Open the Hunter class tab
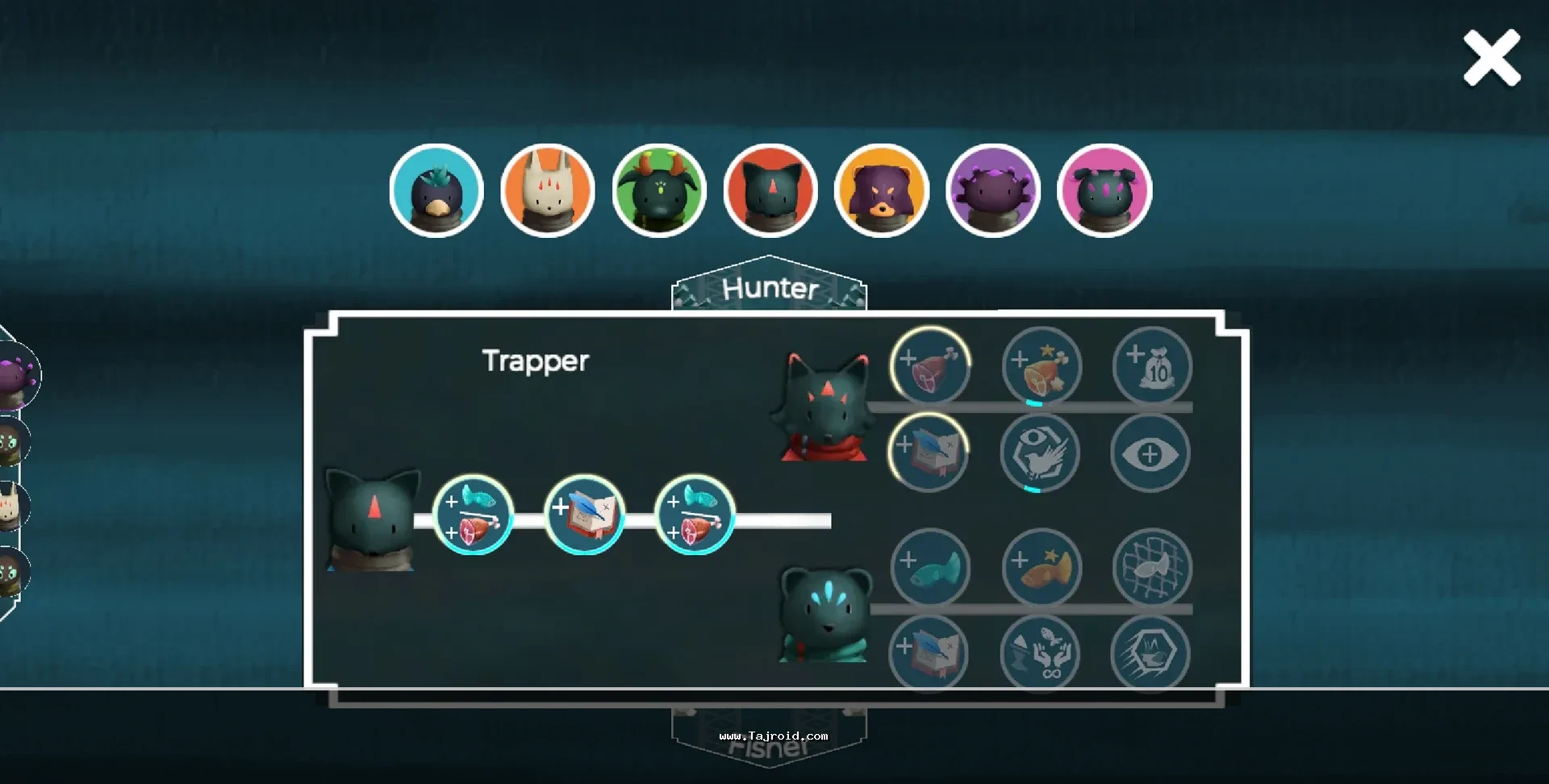 770,288
